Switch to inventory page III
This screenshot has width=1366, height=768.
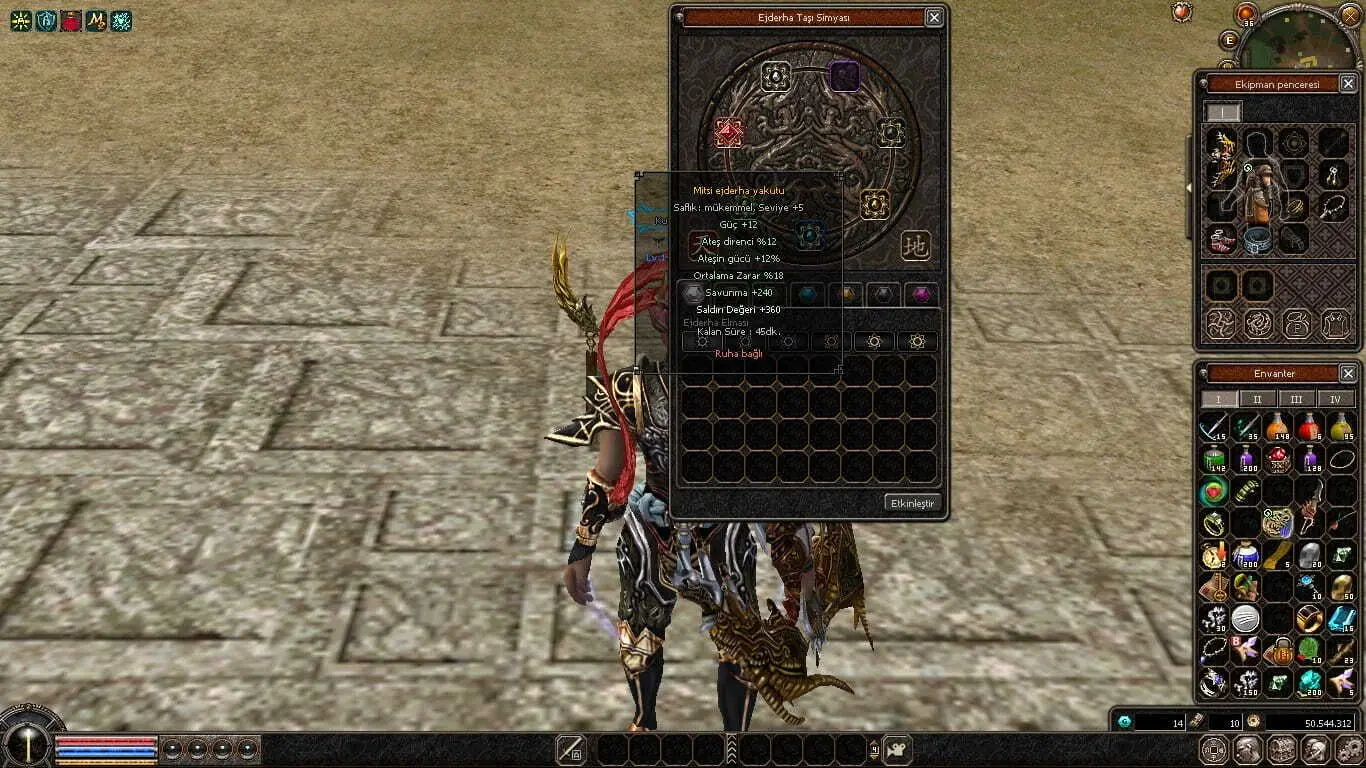(1296, 399)
